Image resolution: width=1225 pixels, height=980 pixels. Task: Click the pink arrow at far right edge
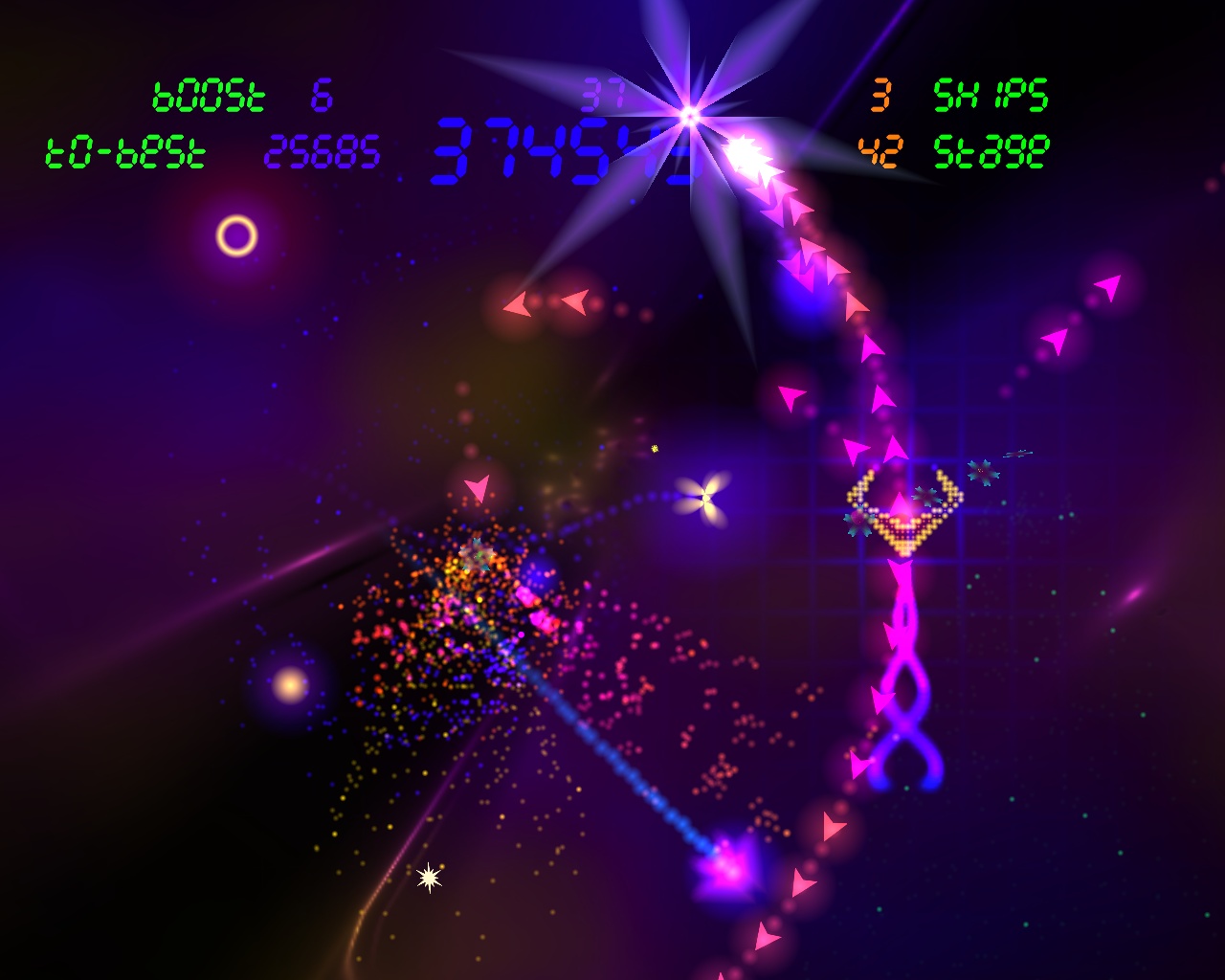[x=1110, y=285]
